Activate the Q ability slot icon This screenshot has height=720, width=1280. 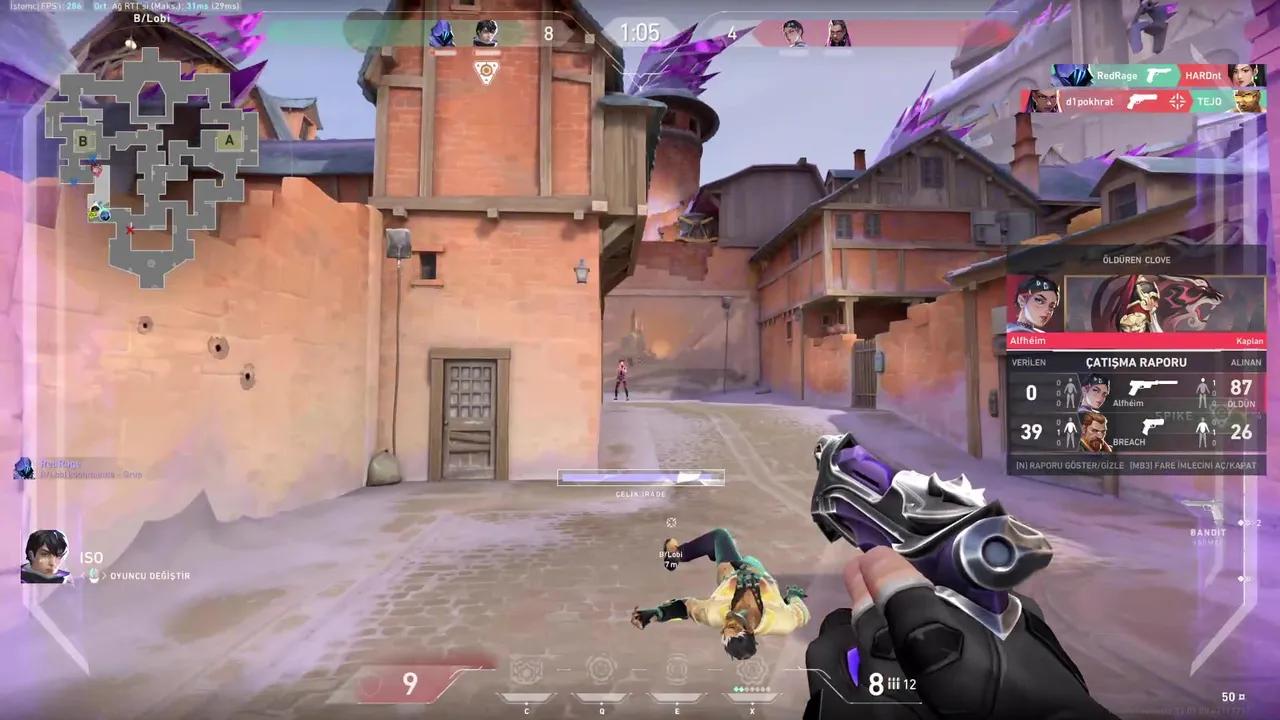[601, 669]
